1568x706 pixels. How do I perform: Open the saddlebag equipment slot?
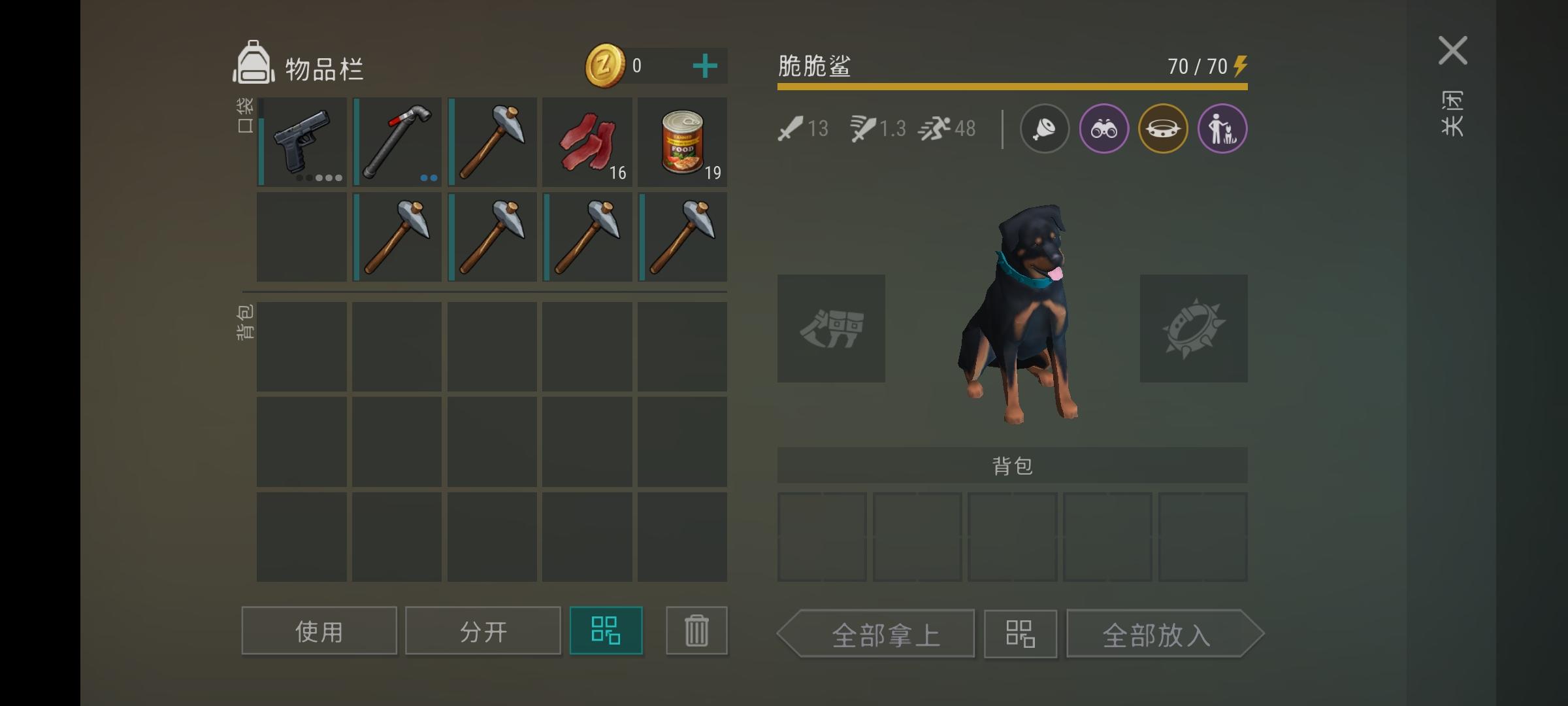832,328
